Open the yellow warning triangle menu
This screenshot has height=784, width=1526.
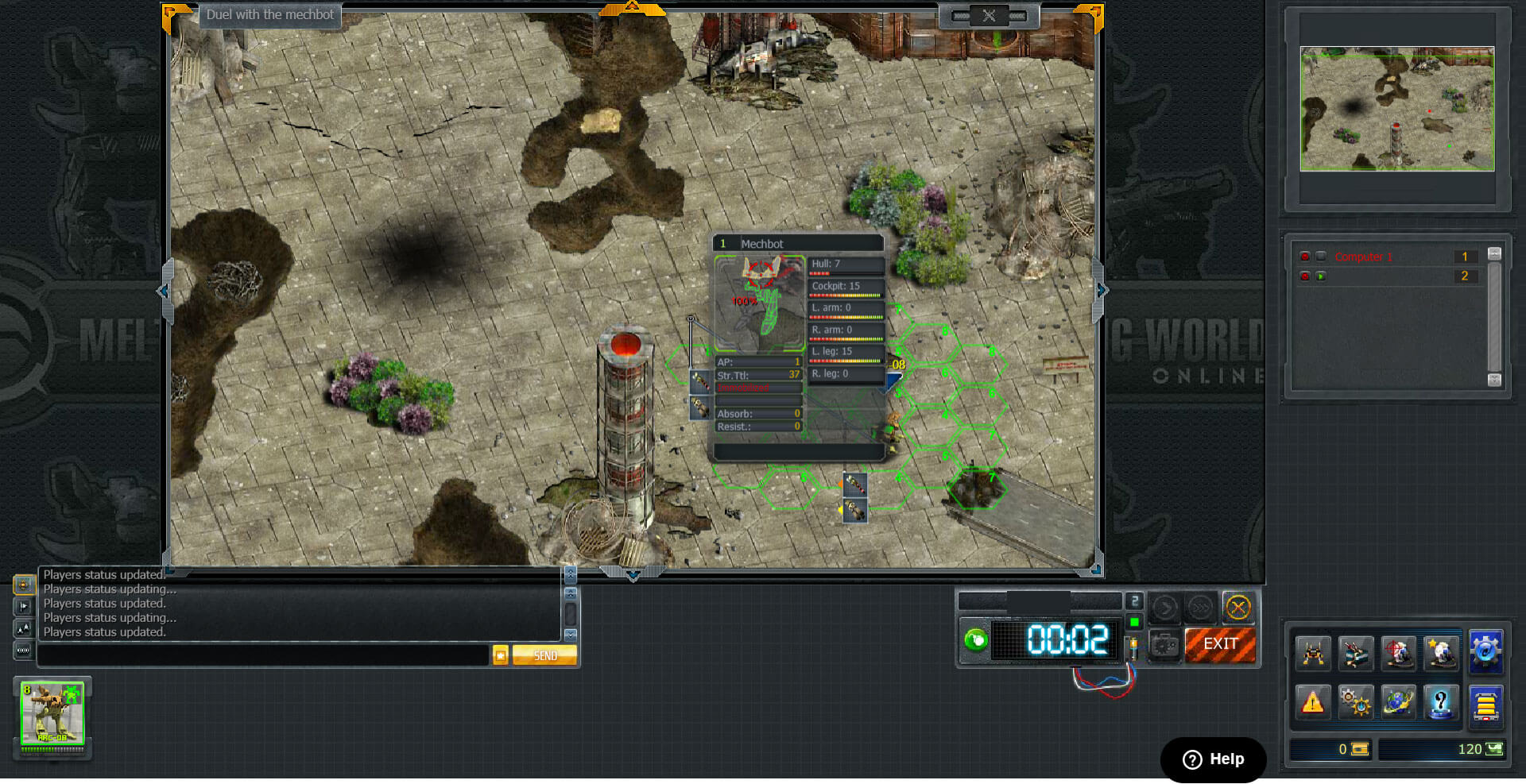point(1312,702)
